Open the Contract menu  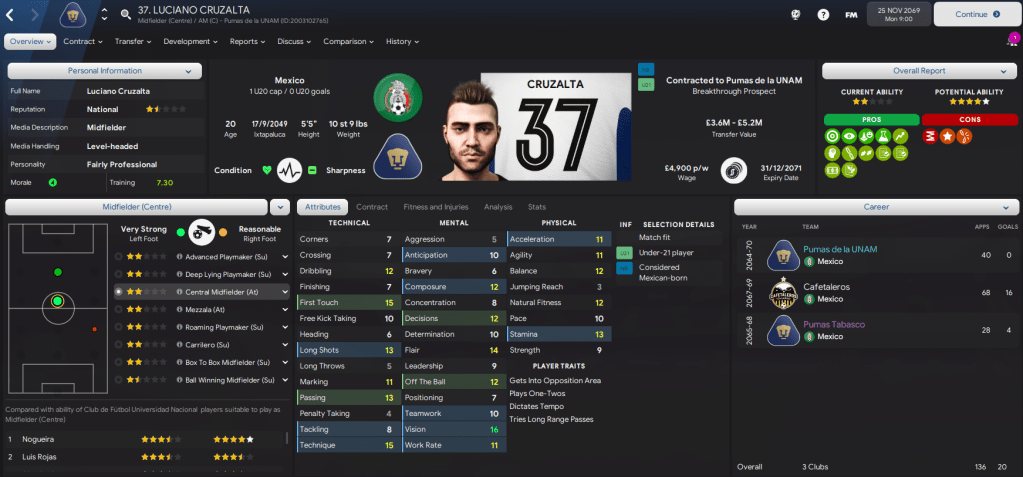tap(82, 42)
